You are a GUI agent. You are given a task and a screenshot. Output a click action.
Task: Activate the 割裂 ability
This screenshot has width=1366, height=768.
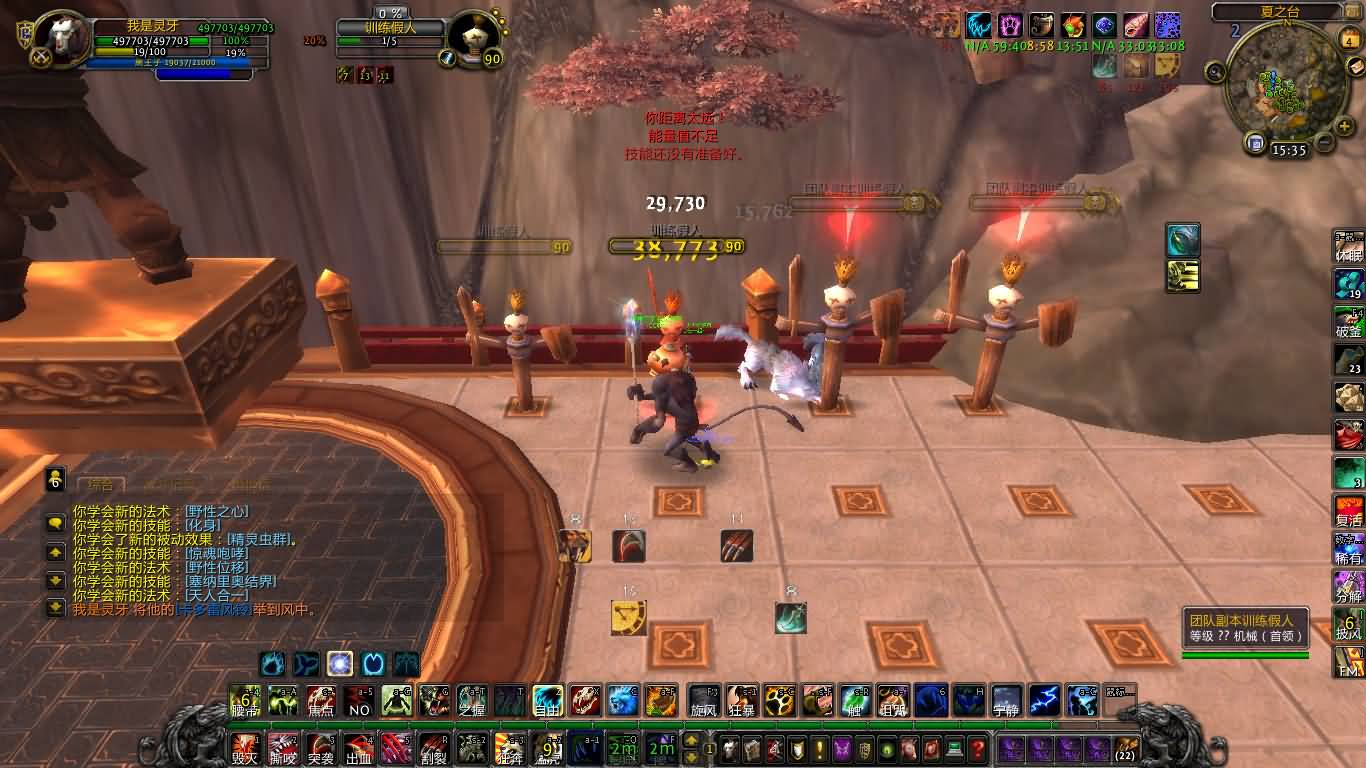[433, 747]
